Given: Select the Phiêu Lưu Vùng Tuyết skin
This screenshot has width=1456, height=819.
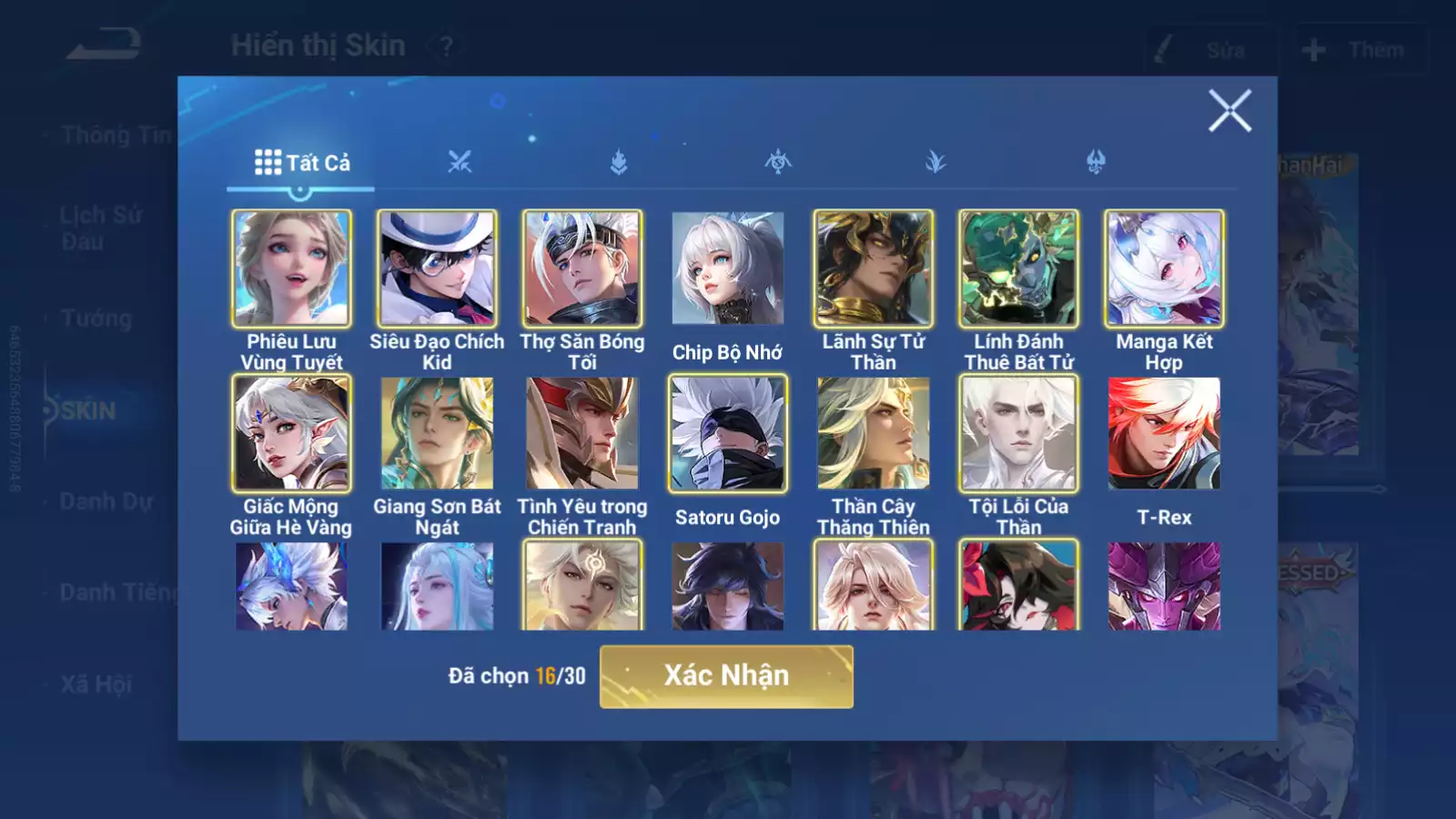Looking at the screenshot, I should 291,268.
